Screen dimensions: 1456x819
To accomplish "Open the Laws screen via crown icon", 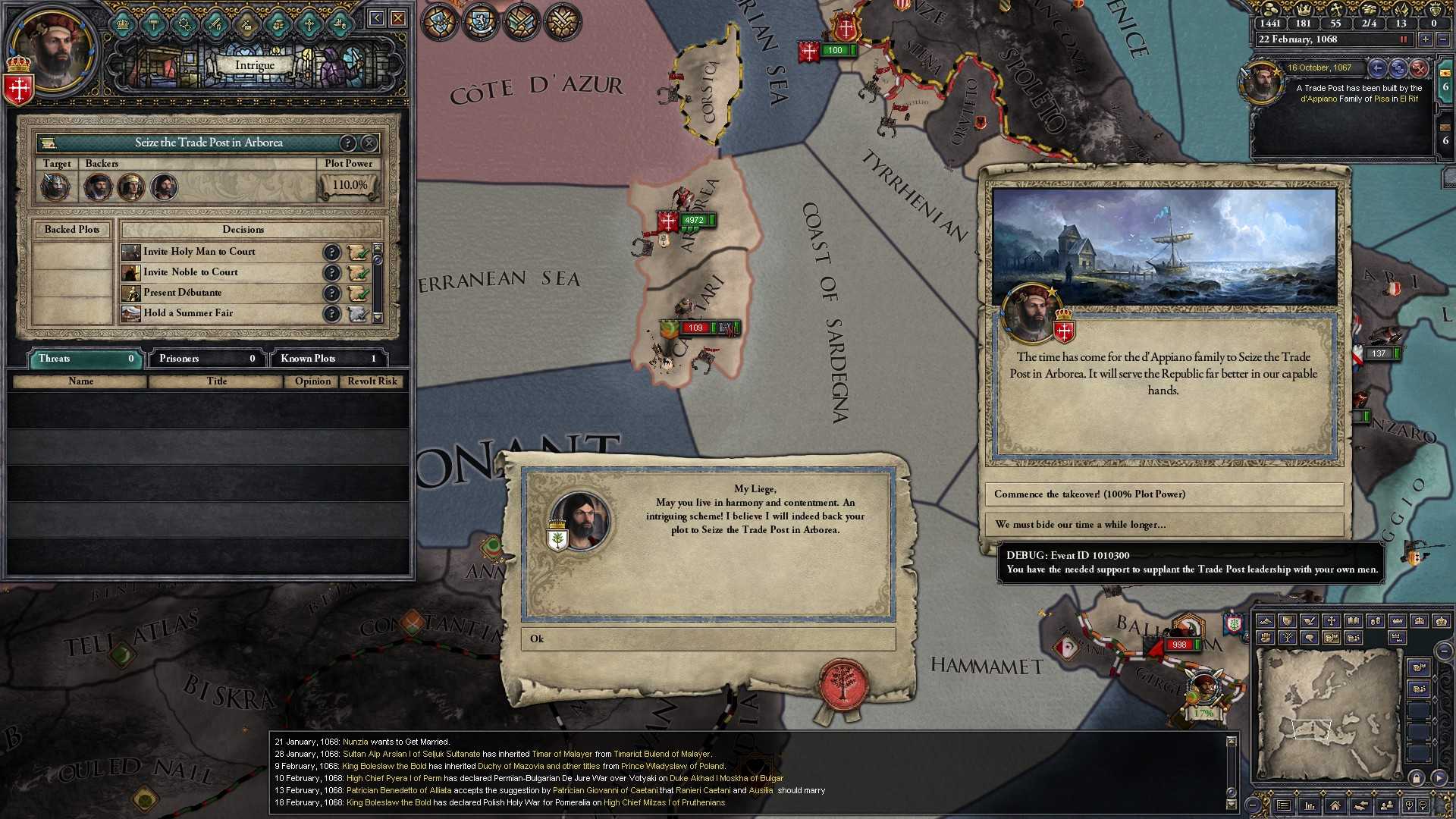I will [122, 24].
